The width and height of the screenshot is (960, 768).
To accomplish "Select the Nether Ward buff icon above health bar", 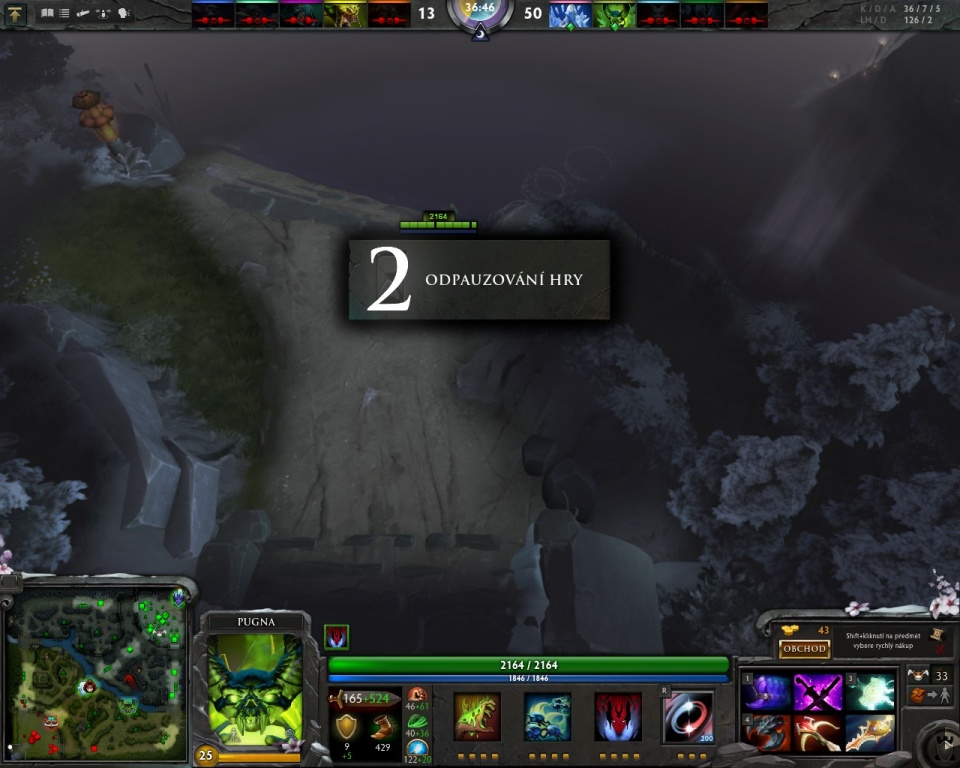I will click(336, 637).
